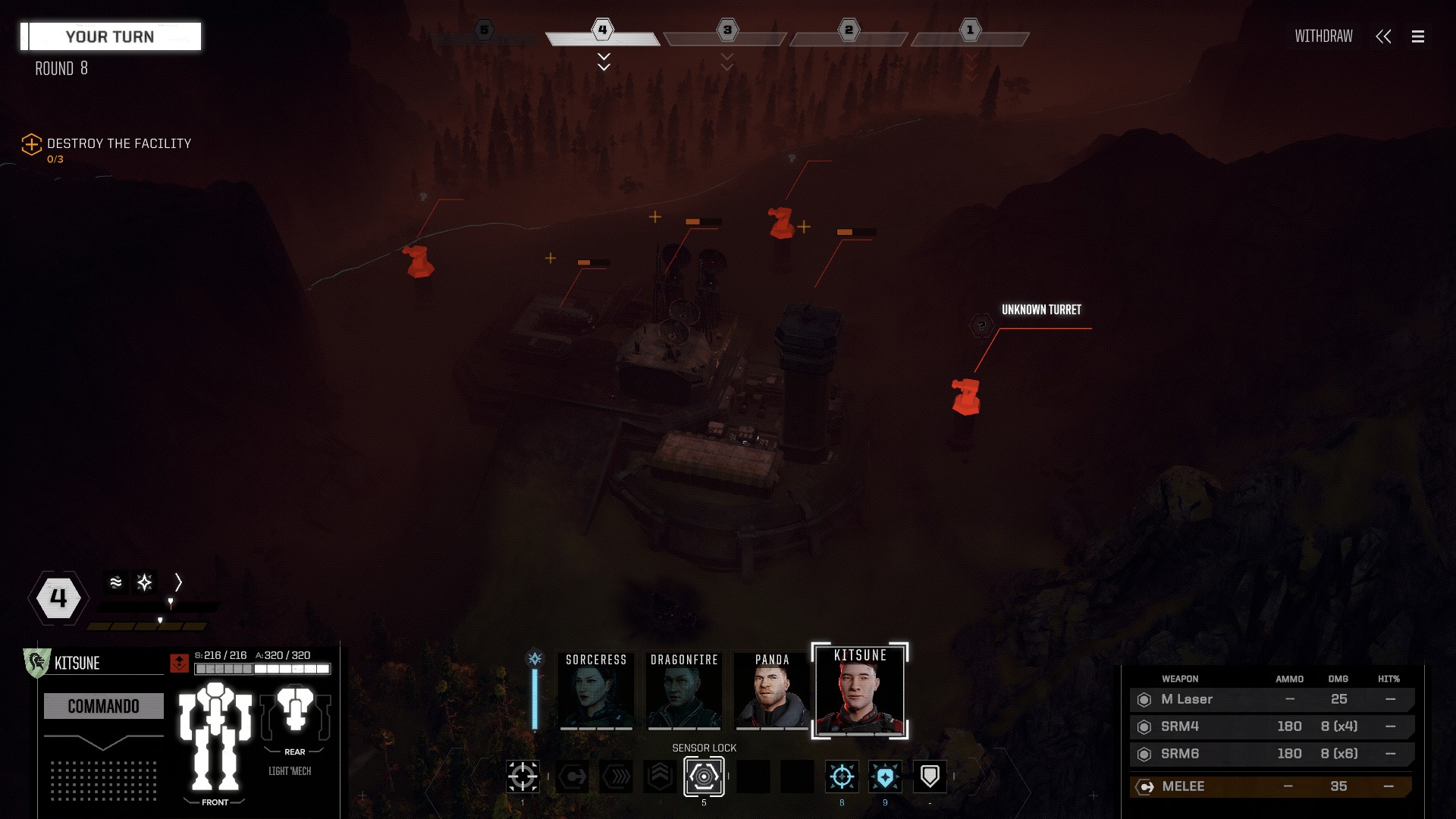The image size is (1456, 819).
Task: Choose the Panda pilot portrait
Action: 772,692
